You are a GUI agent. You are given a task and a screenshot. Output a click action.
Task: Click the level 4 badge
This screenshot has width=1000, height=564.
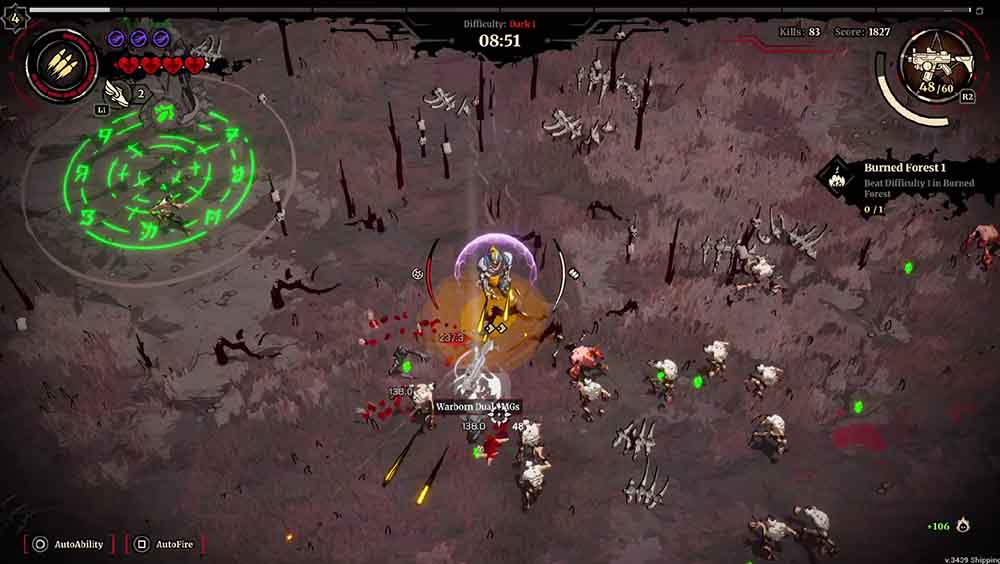[x=14, y=17]
